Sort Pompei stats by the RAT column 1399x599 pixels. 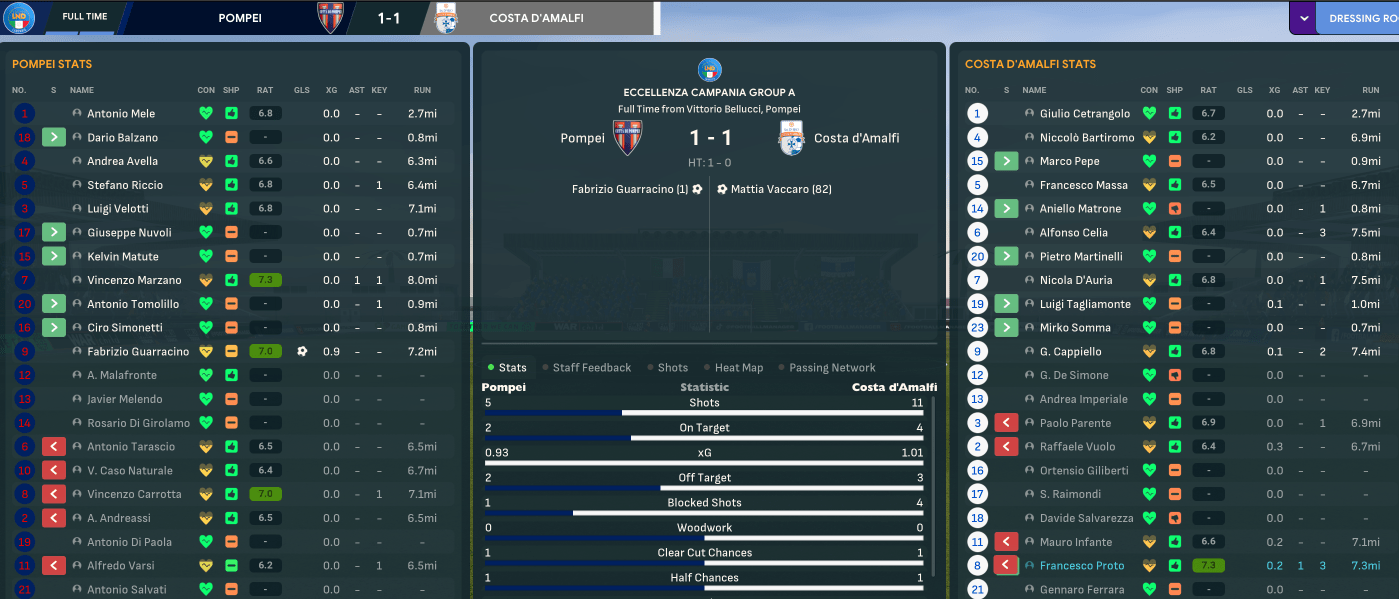[x=265, y=90]
